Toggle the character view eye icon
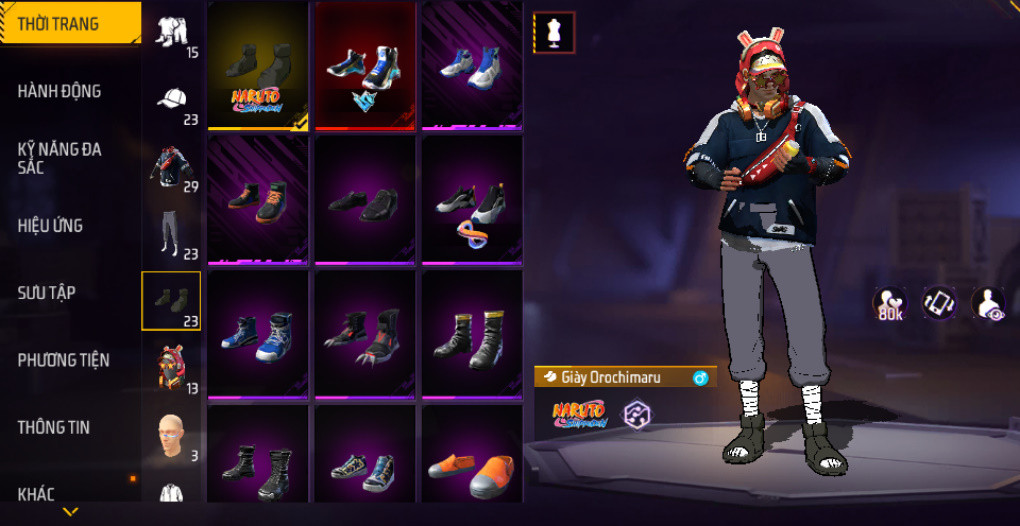Image resolution: width=1020 pixels, height=526 pixels. point(989,304)
